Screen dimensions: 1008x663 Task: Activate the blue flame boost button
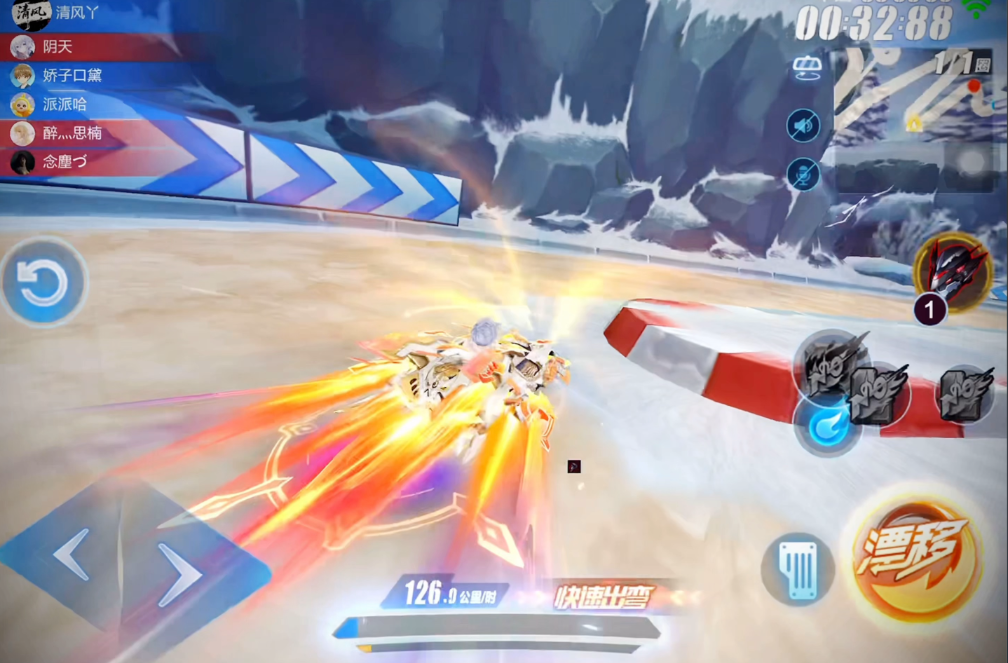click(828, 425)
